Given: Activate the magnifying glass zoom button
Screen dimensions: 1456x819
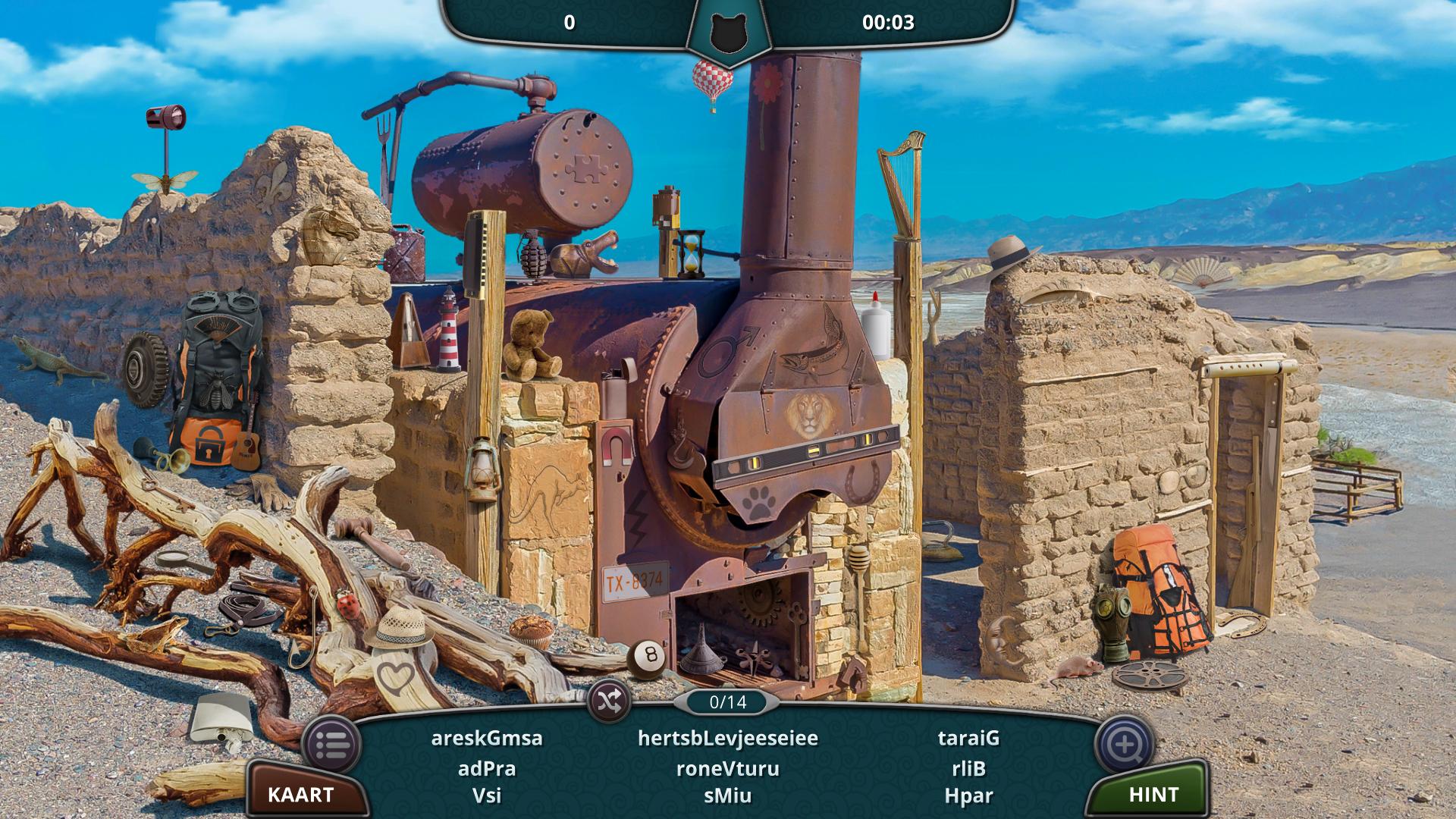Looking at the screenshot, I should pos(1125,744).
